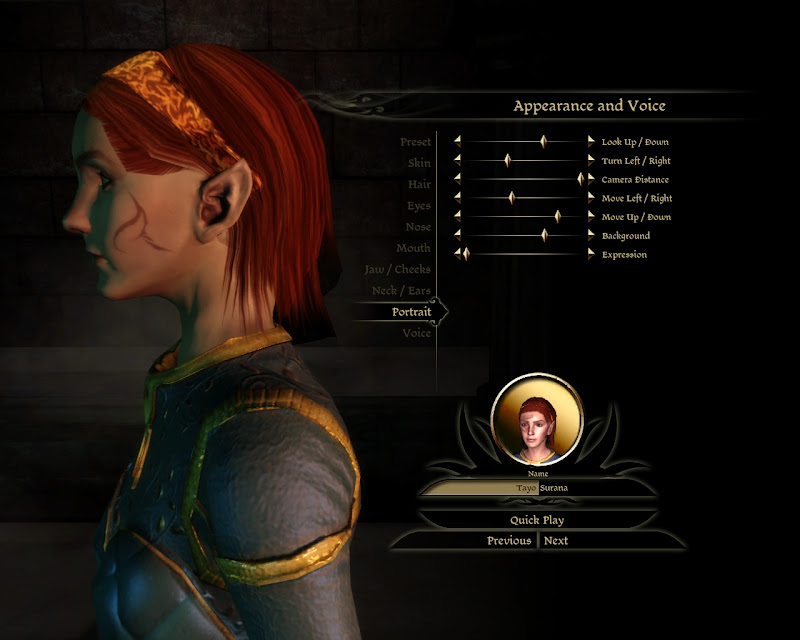Image resolution: width=800 pixels, height=640 pixels.
Task: Click the Look Up / Down slider
Action: tap(524, 142)
